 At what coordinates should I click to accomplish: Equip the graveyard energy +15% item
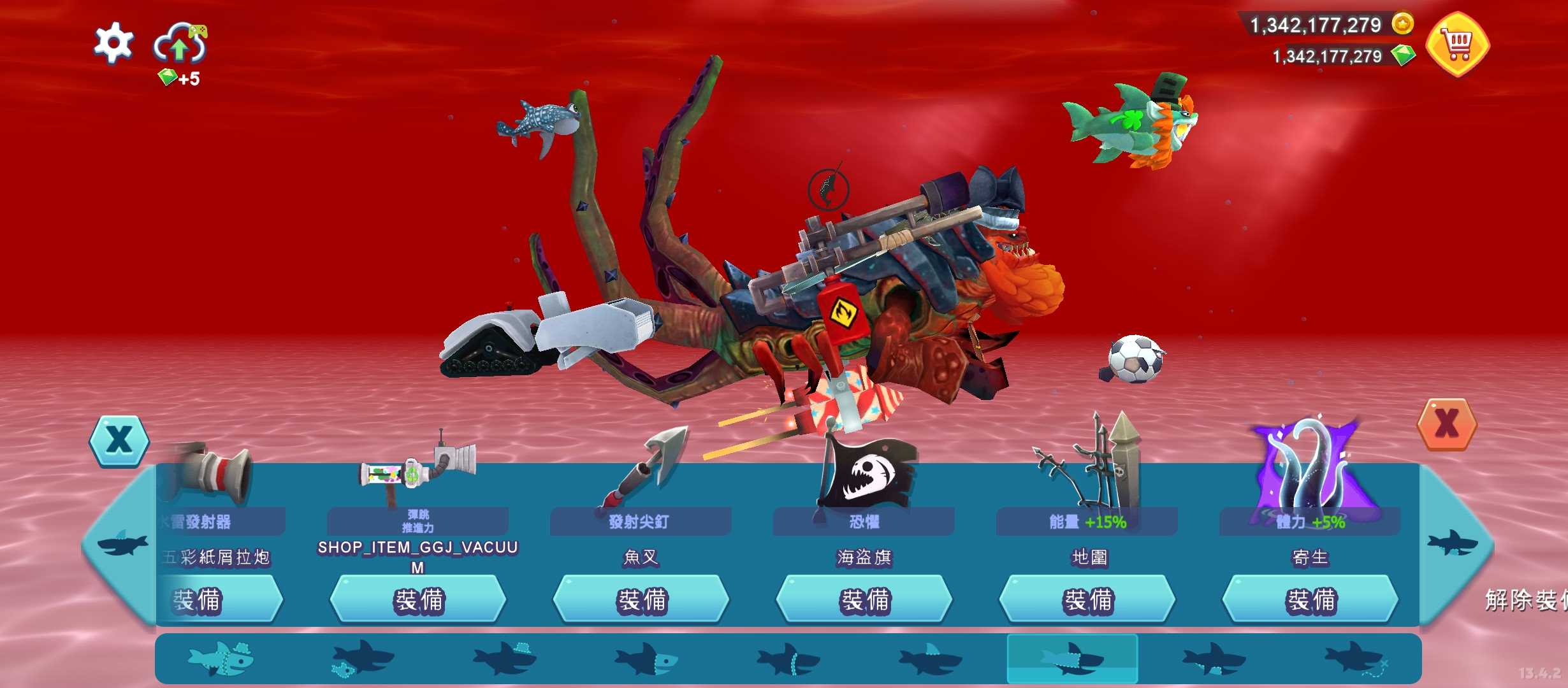[x=1087, y=600]
